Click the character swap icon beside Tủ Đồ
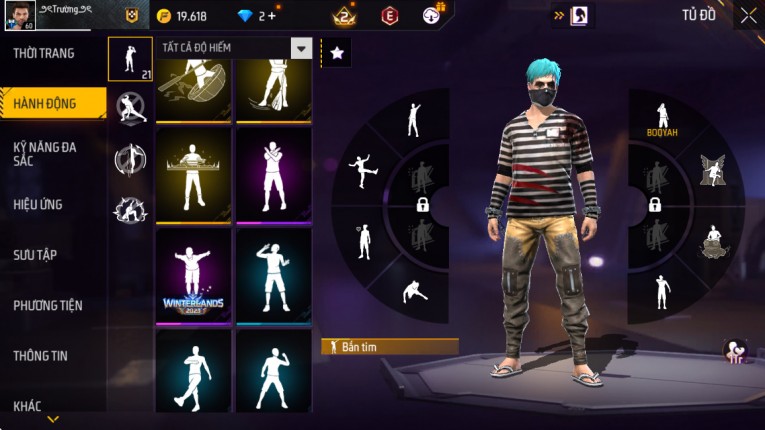 click(580, 15)
